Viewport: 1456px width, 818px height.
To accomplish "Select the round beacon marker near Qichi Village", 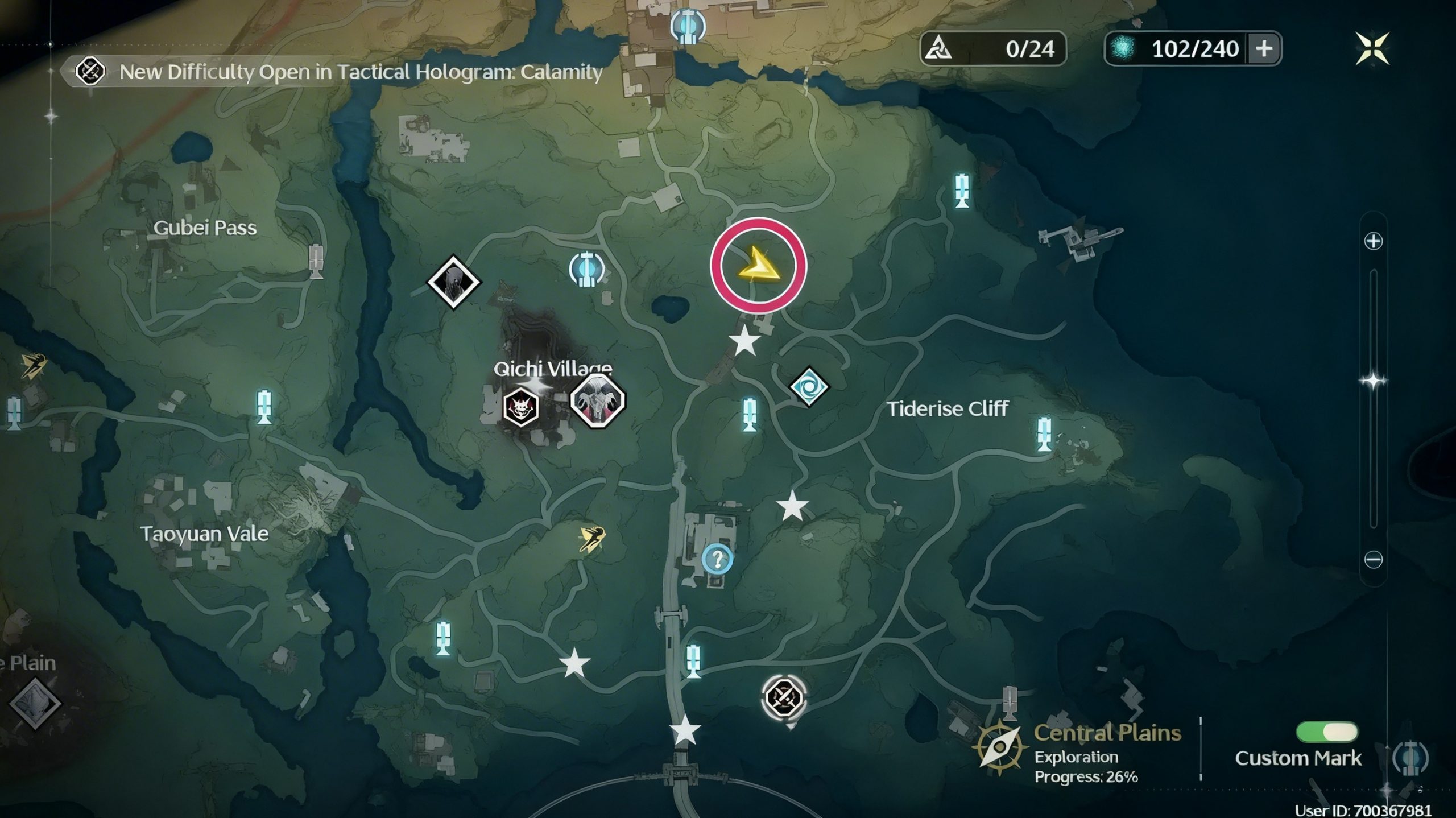I will [587, 268].
